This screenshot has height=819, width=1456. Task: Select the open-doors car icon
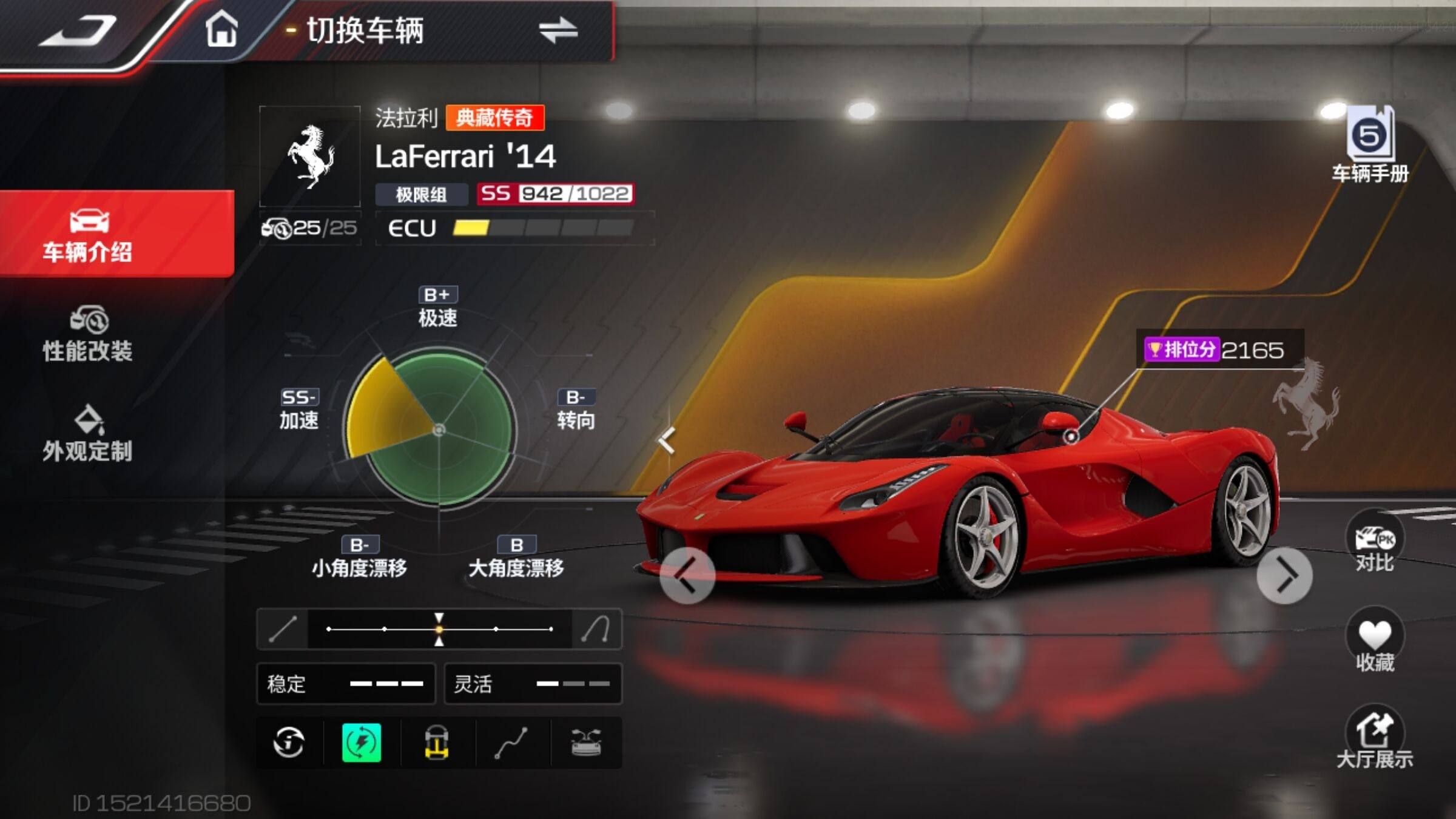pyautogui.click(x=586, y=743)
